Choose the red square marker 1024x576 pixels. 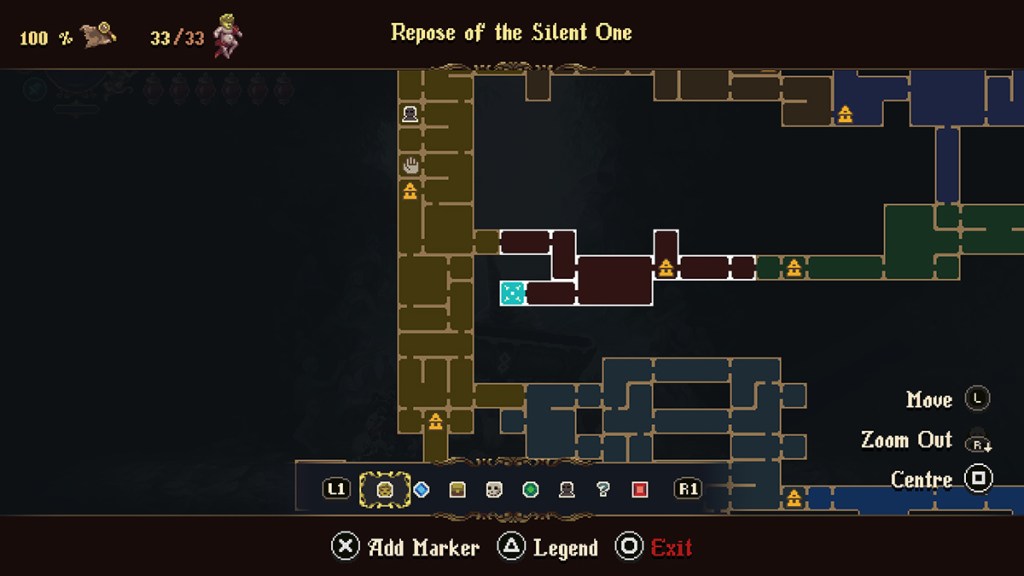(x=640, y=490)
